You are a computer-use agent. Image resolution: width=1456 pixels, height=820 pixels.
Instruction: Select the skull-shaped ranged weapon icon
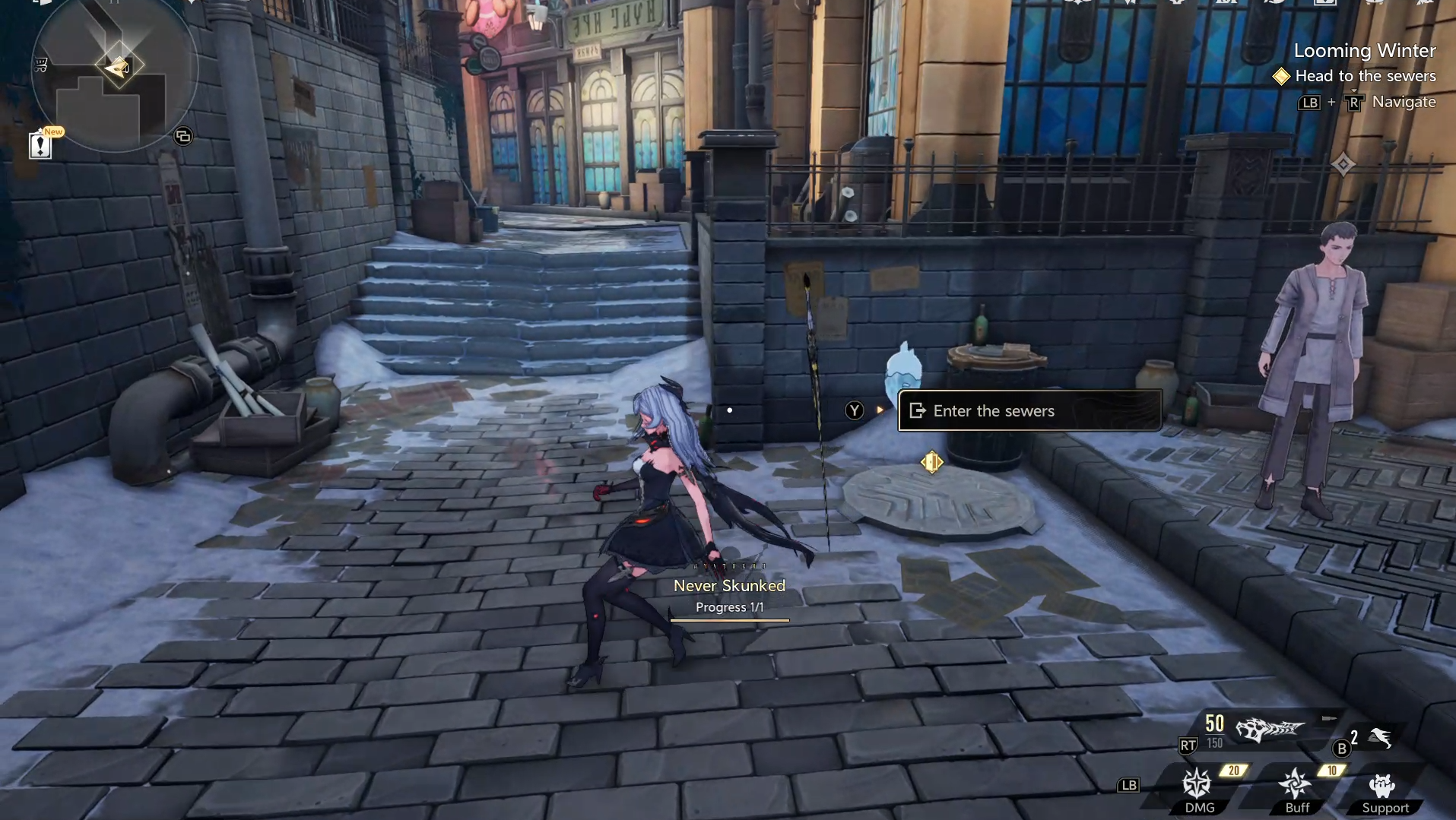coord(1269,730)
